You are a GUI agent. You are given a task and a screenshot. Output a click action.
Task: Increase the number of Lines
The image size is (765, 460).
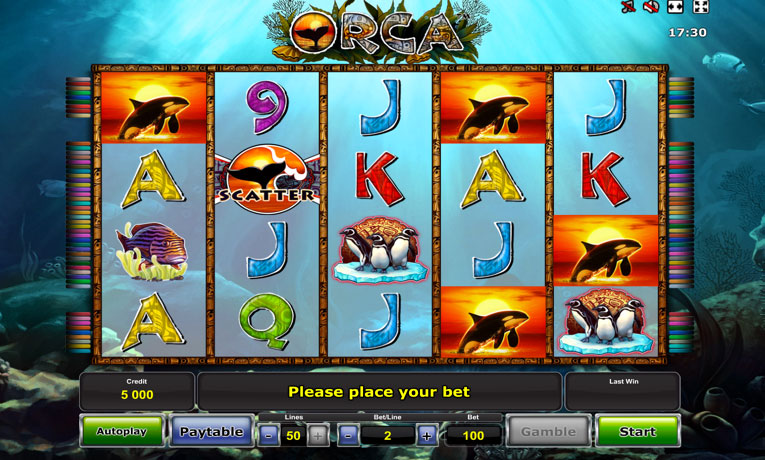coord(317,436)
